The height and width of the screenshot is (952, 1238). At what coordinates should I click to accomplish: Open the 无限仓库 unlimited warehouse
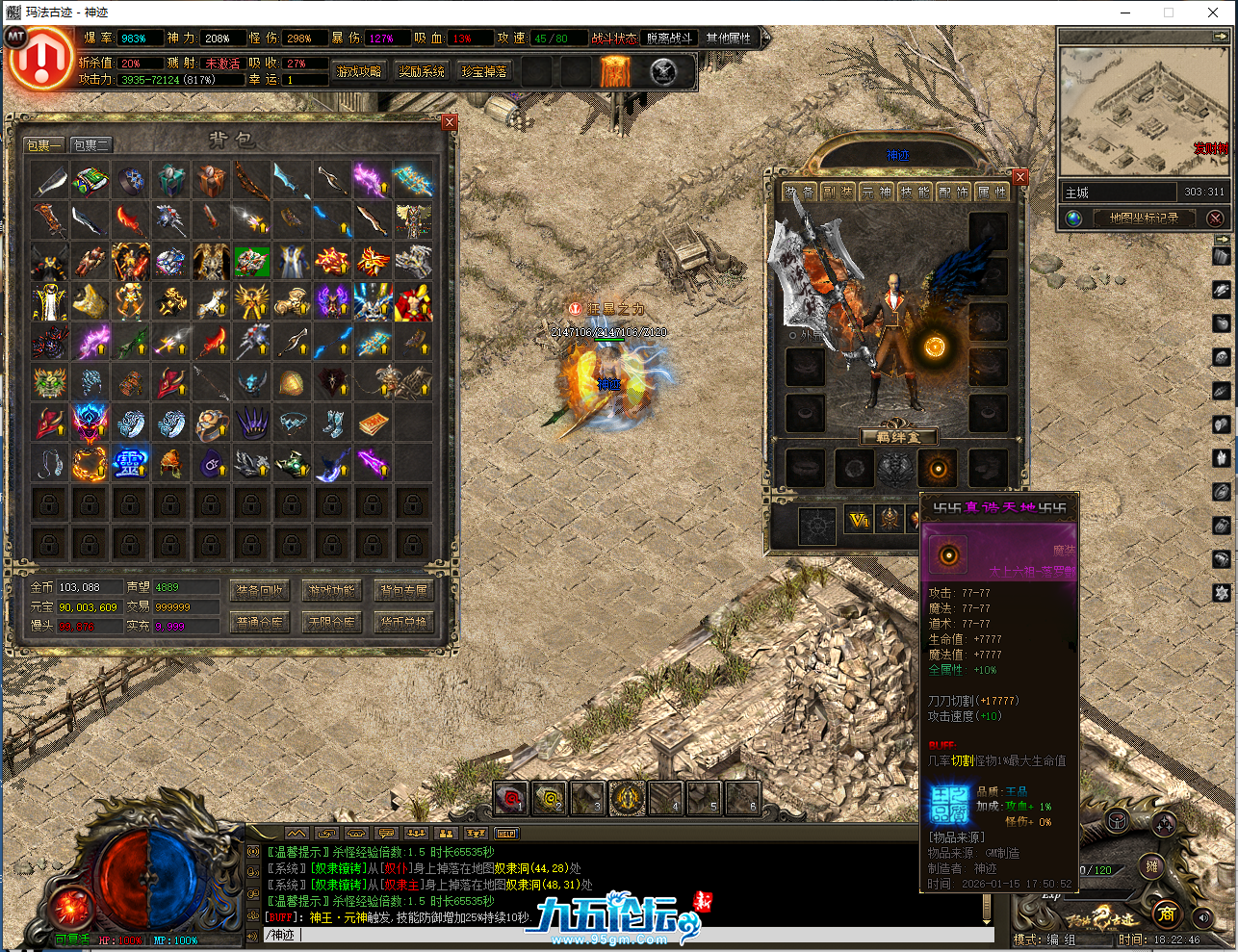tap(332, 623)
